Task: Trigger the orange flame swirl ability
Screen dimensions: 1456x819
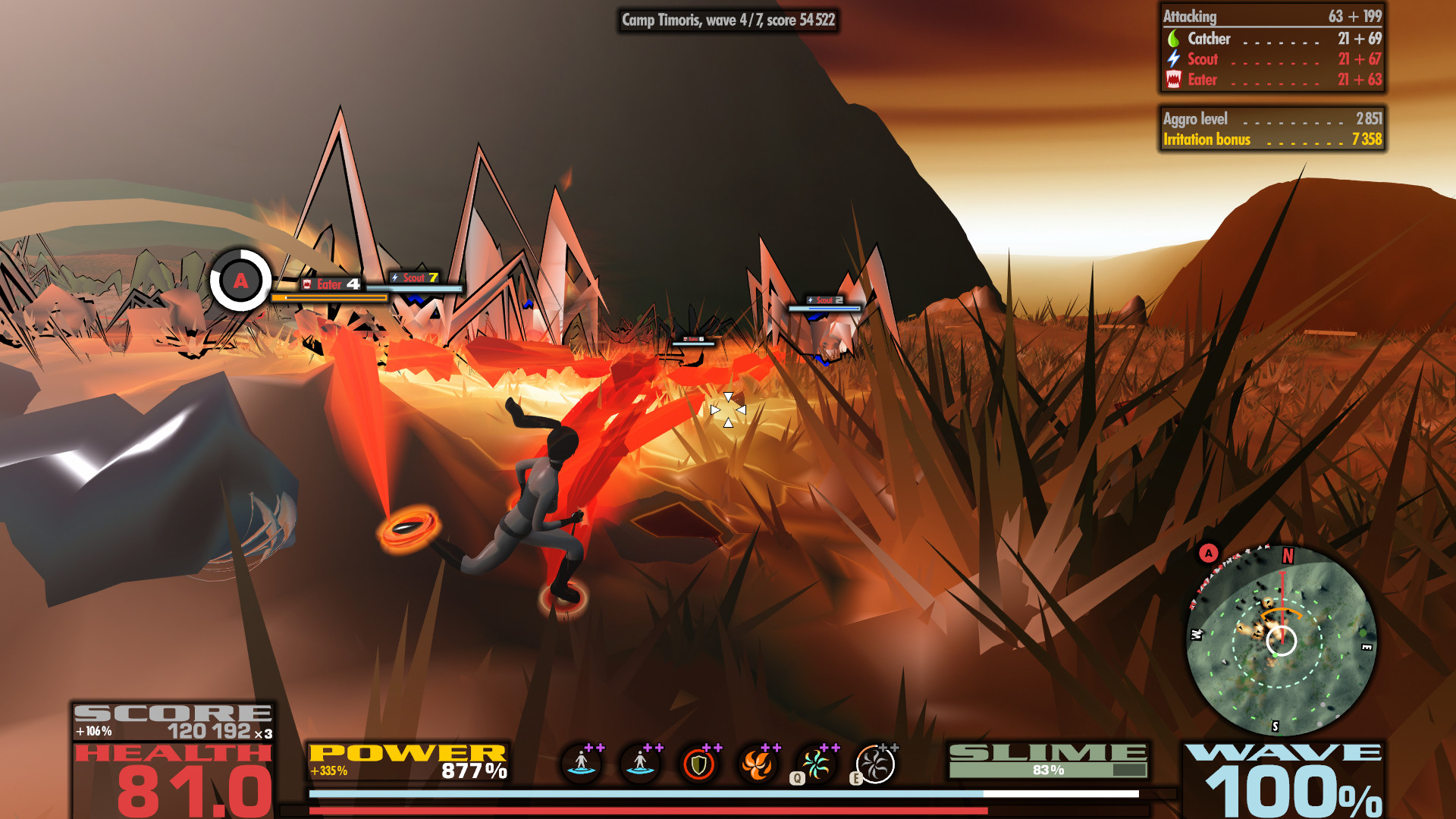Action: 757,764
